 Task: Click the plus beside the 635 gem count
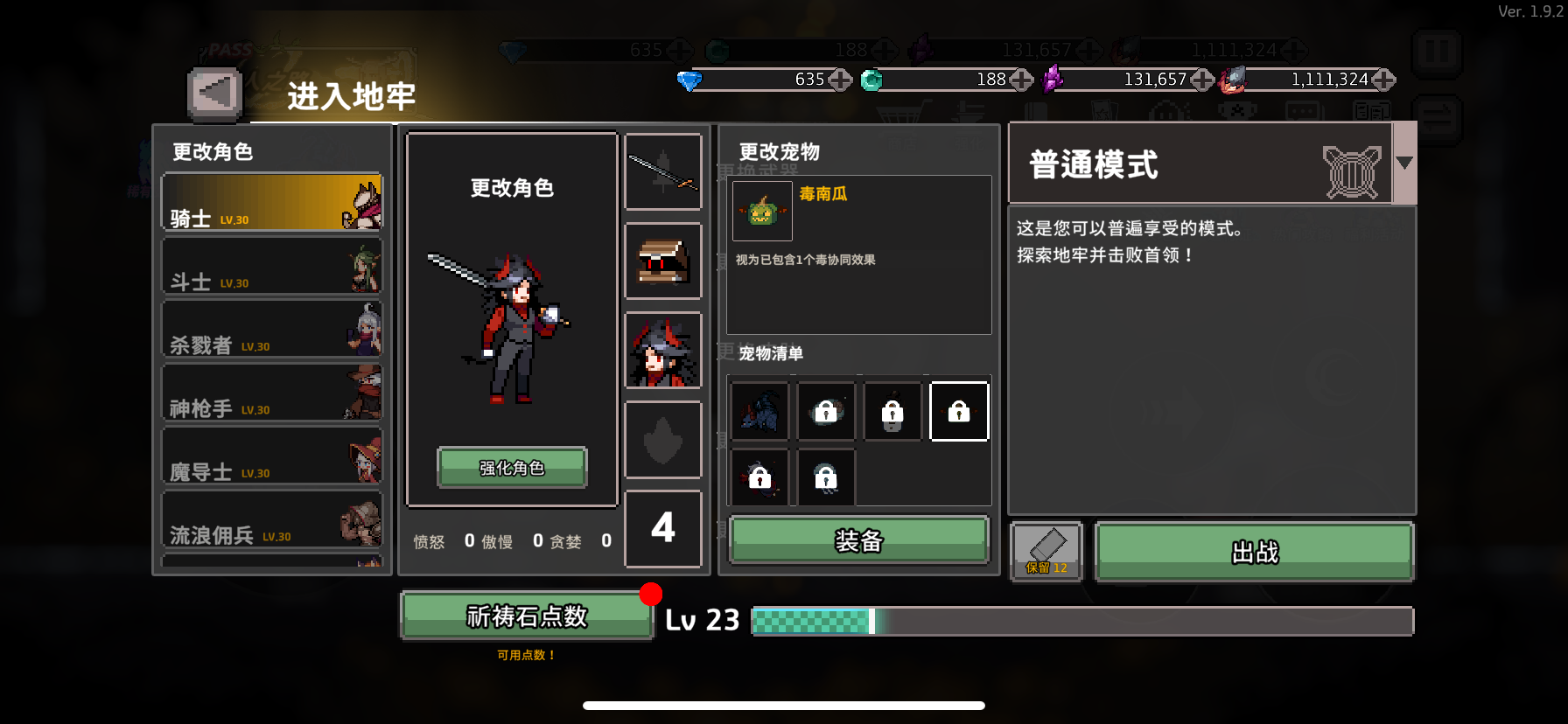841,80
